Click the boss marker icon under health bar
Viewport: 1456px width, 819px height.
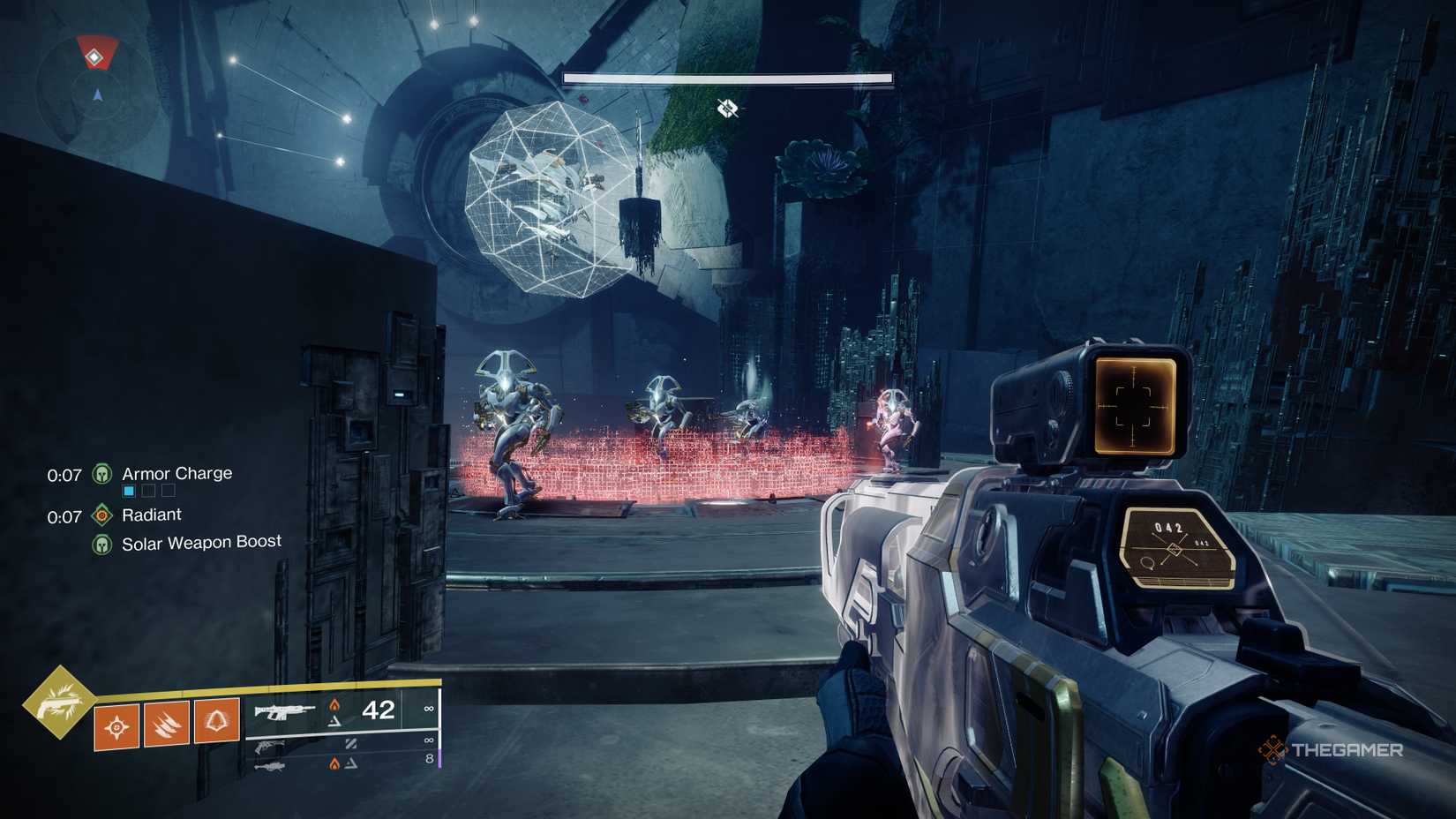tap(727, 109)
